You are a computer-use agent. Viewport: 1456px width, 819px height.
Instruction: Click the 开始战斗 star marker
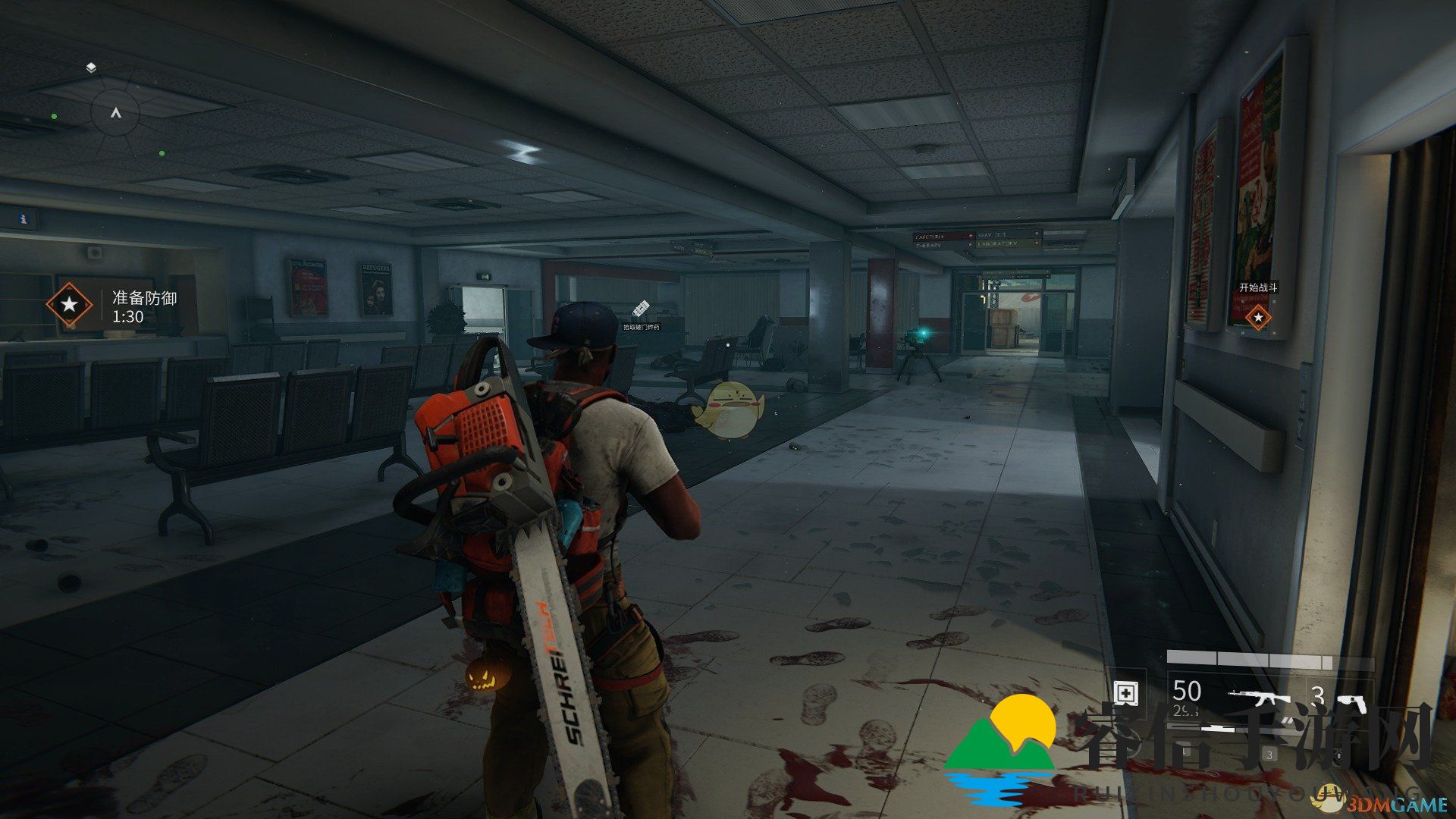coord(1258,317)
